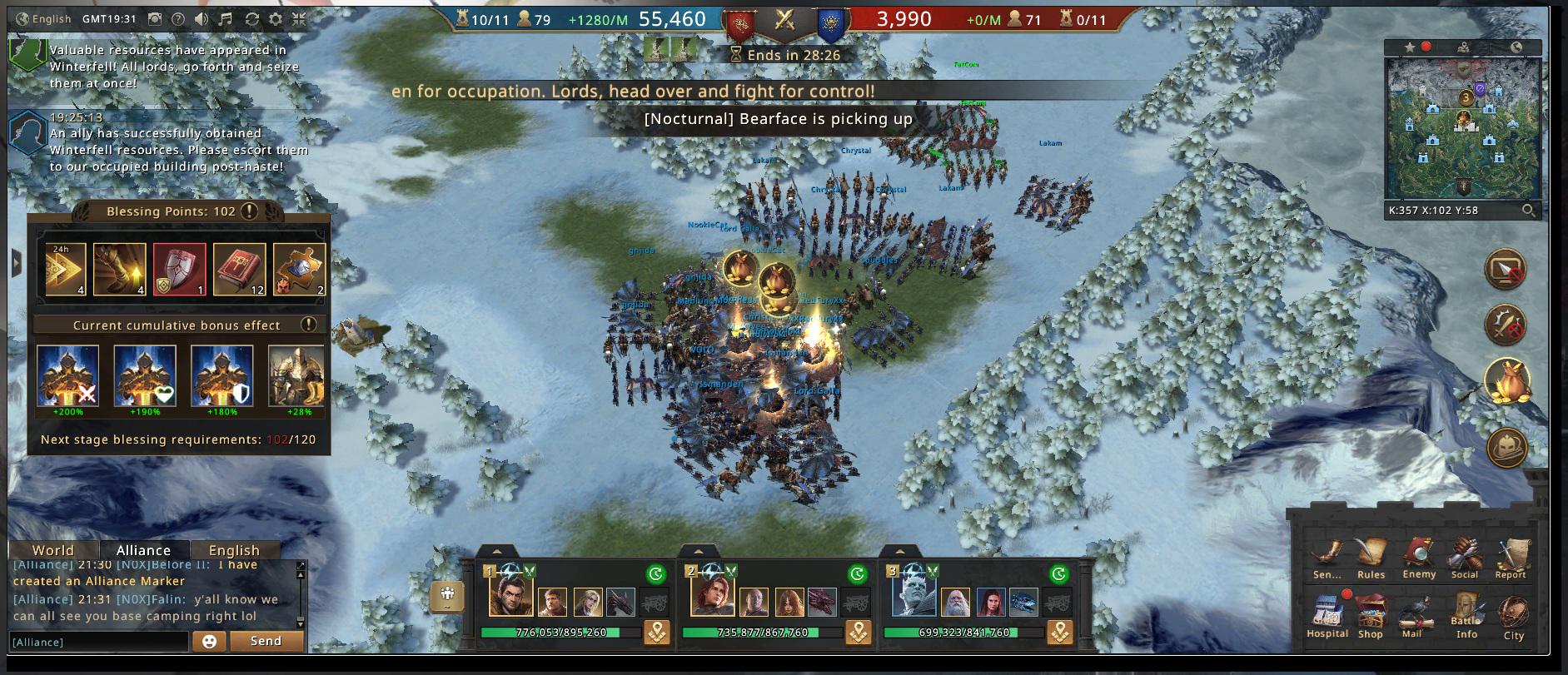Check the raven Mail icon
1568x675 pixels.
point(1412,617)
